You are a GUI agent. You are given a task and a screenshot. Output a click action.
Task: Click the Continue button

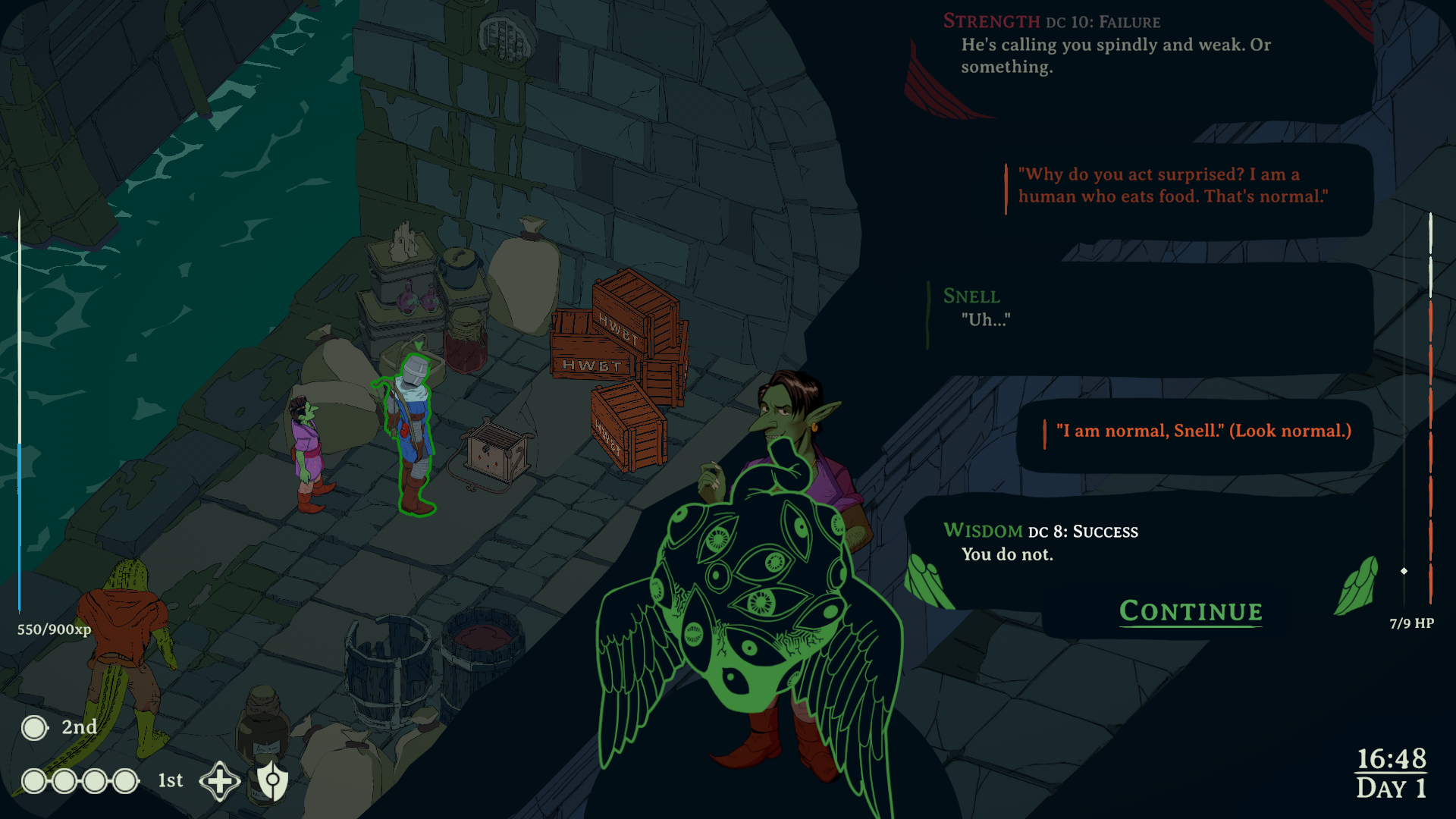click(1190, 611)
